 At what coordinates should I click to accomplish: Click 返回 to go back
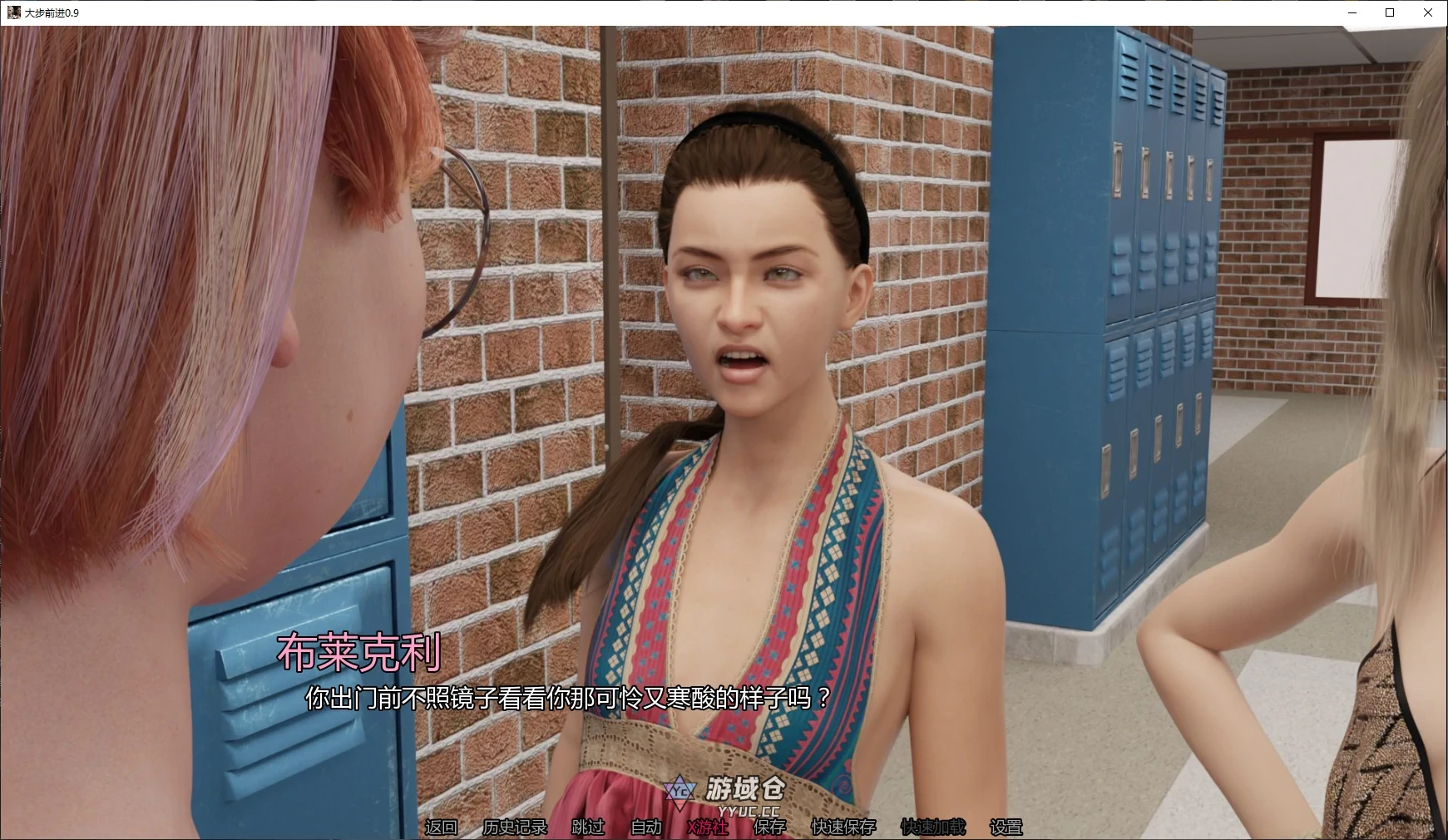pos(441,828)
